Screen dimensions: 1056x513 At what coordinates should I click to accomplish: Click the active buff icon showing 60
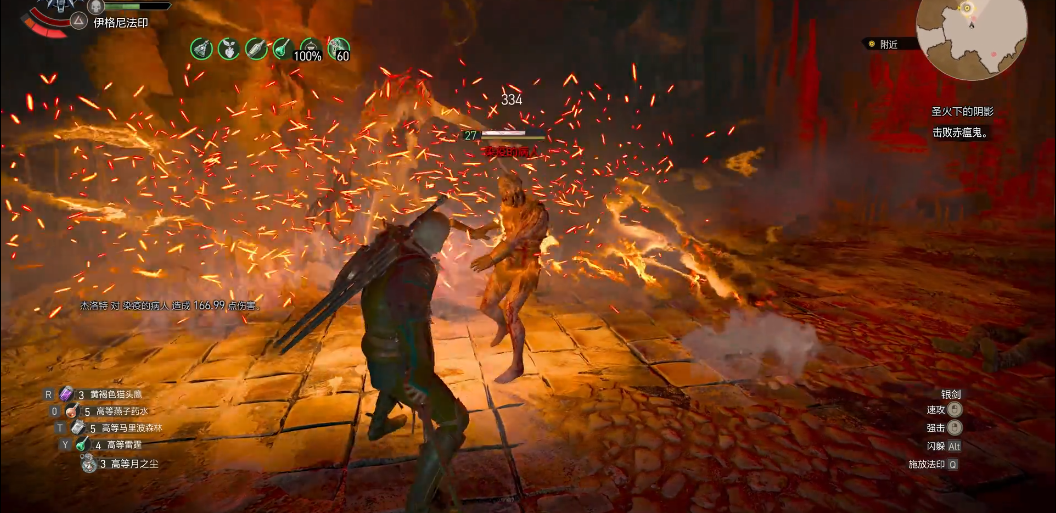coord(339,48)
